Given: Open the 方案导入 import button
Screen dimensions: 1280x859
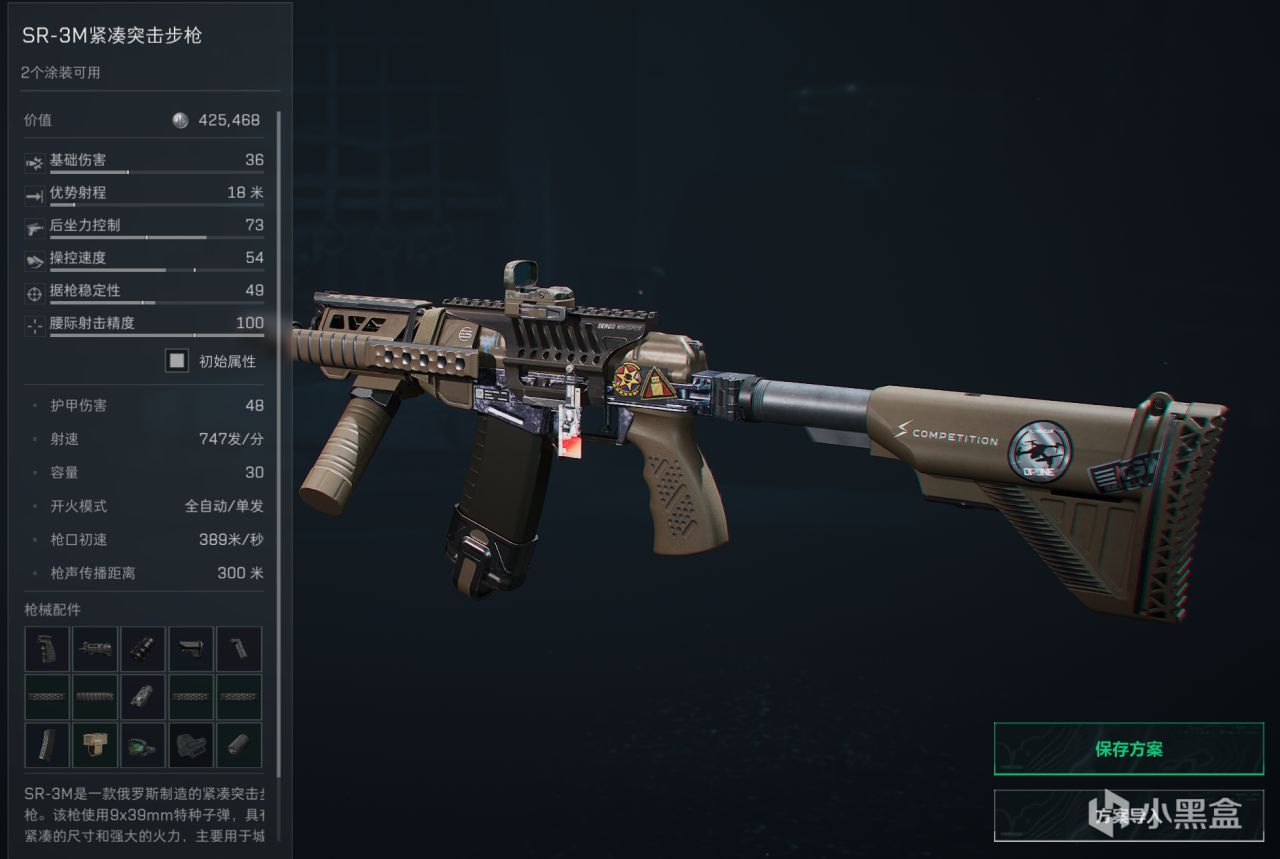Looking at the screenshot, I should tap(1129, 815).
